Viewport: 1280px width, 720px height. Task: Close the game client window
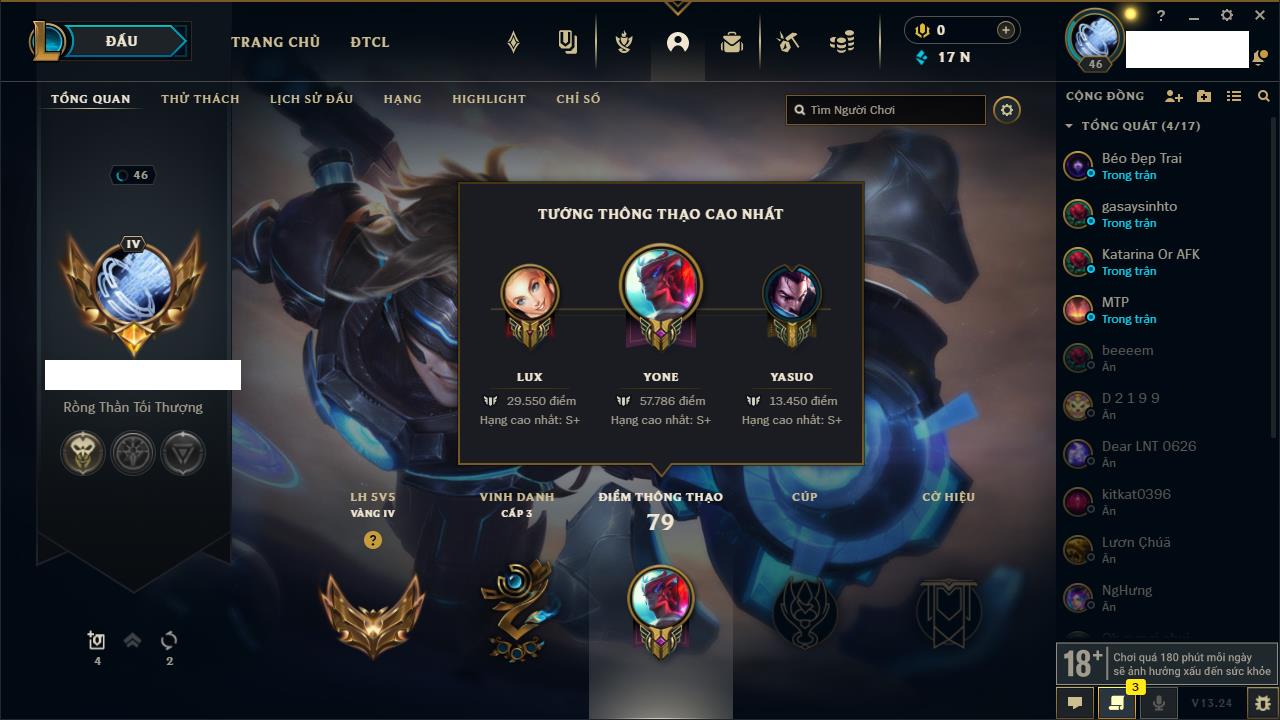coord(1260,16)
